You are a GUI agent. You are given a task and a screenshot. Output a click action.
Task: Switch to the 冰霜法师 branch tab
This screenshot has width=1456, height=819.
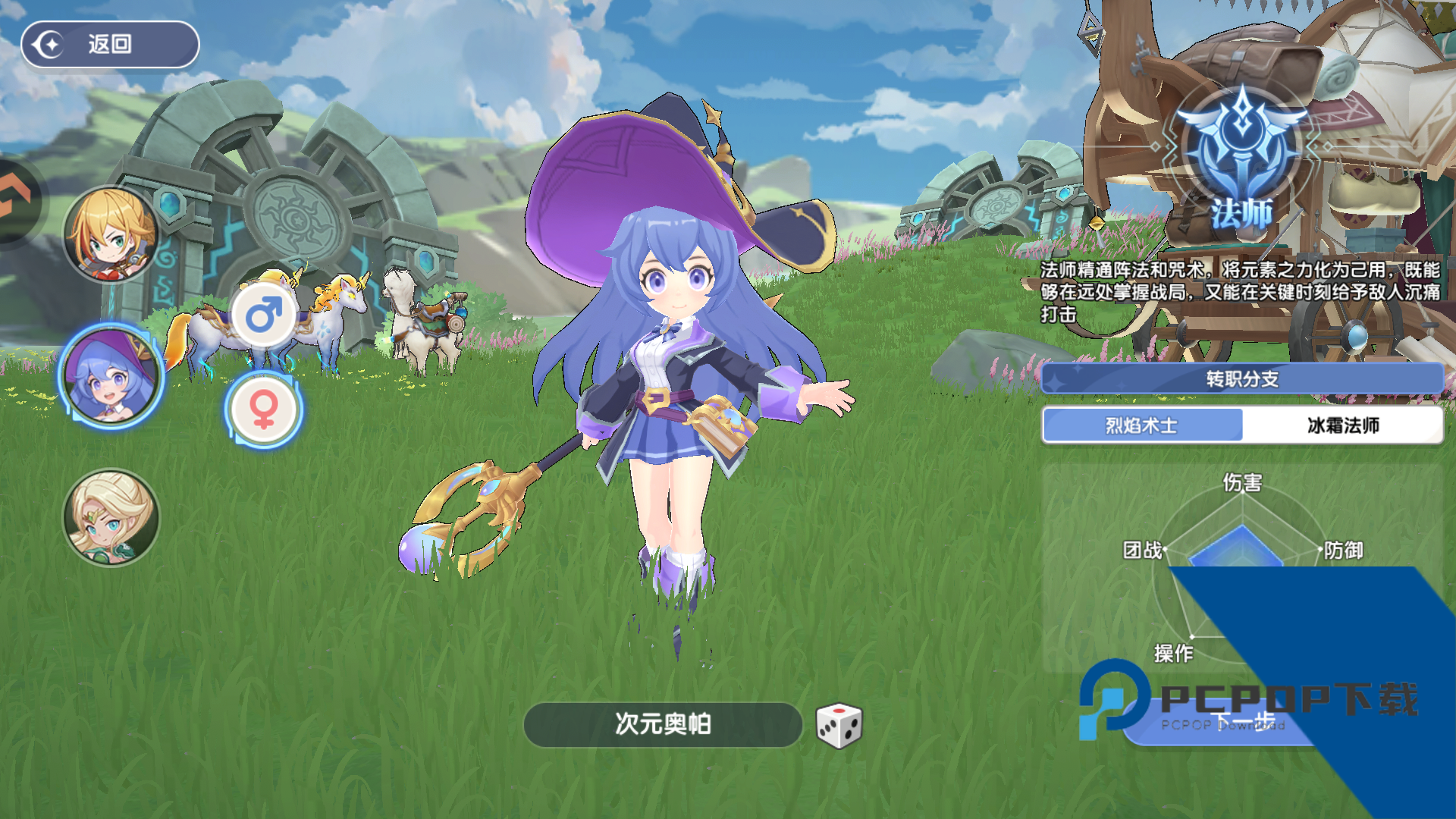pyautogui.click(x=1342, y=425)
